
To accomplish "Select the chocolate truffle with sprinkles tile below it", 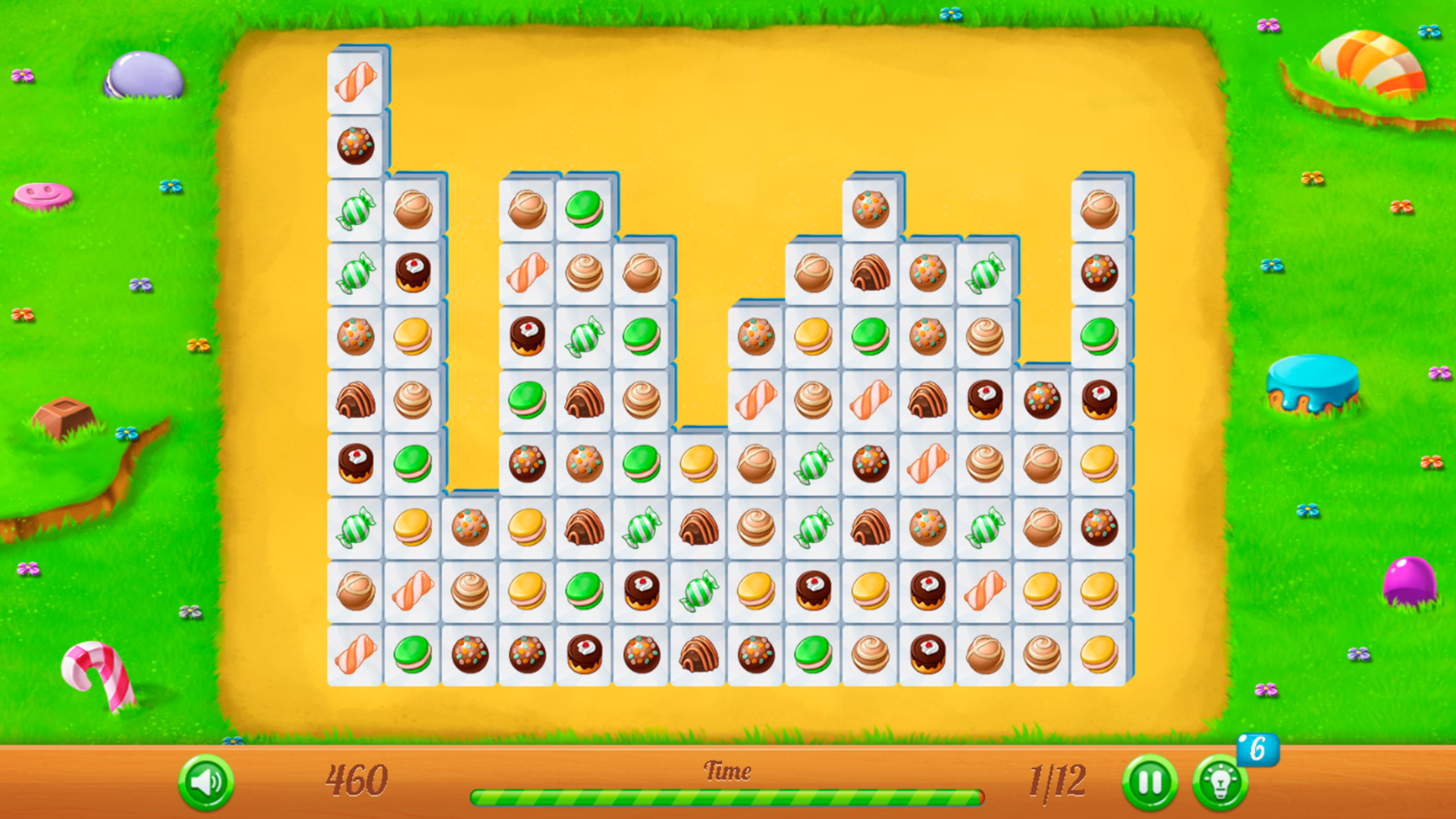I will 356,146.
